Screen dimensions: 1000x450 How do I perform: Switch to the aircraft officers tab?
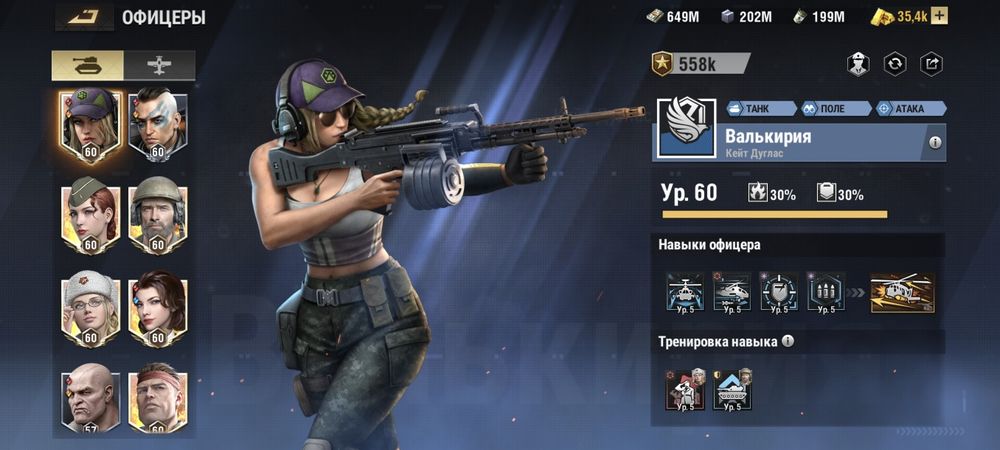(x=158, y=65)
